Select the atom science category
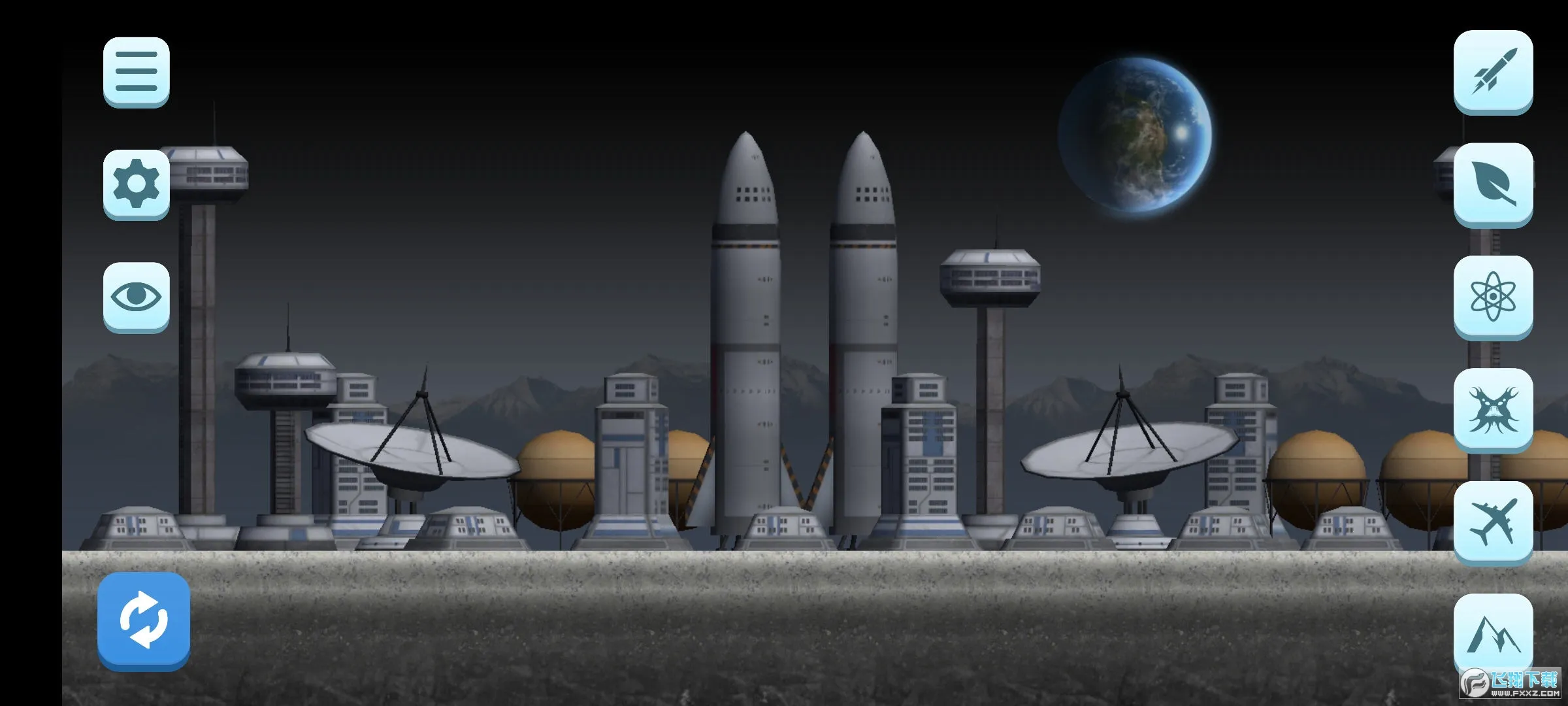Viewport: 1568px width, 706px height. pos(1493,296)
